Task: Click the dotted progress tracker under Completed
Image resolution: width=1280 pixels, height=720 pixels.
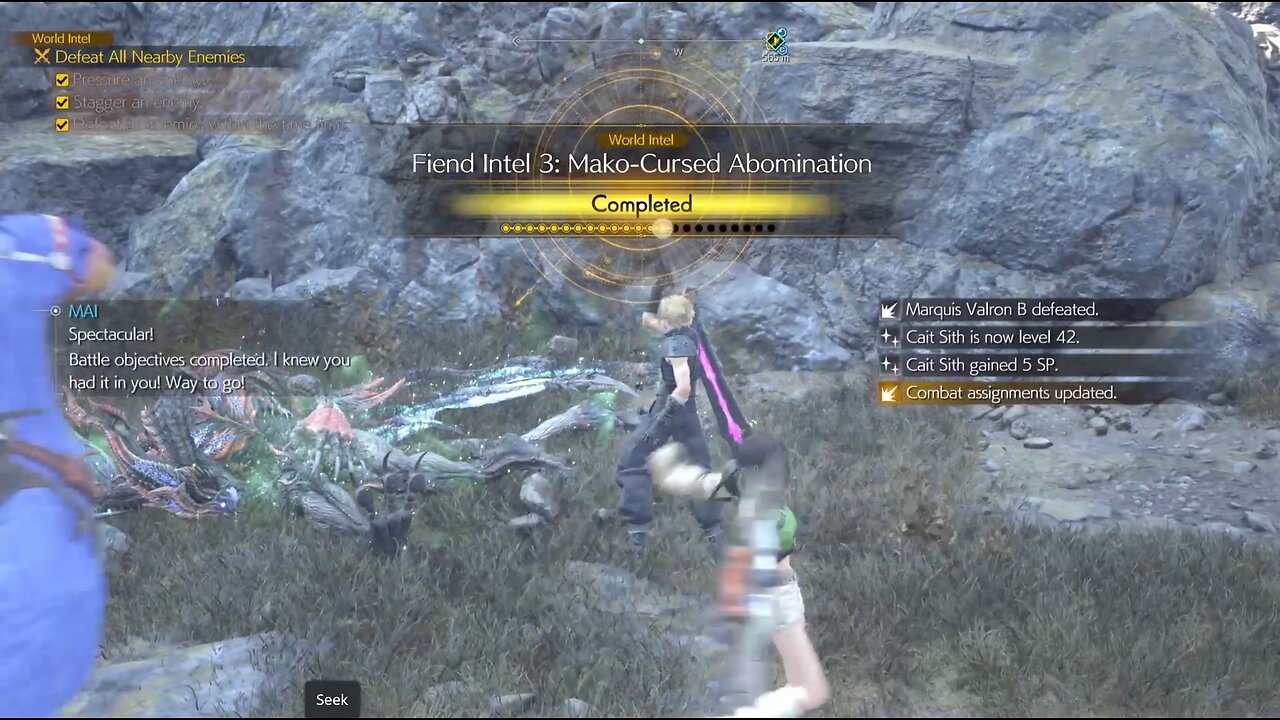Action: click(x=639, y=228)
